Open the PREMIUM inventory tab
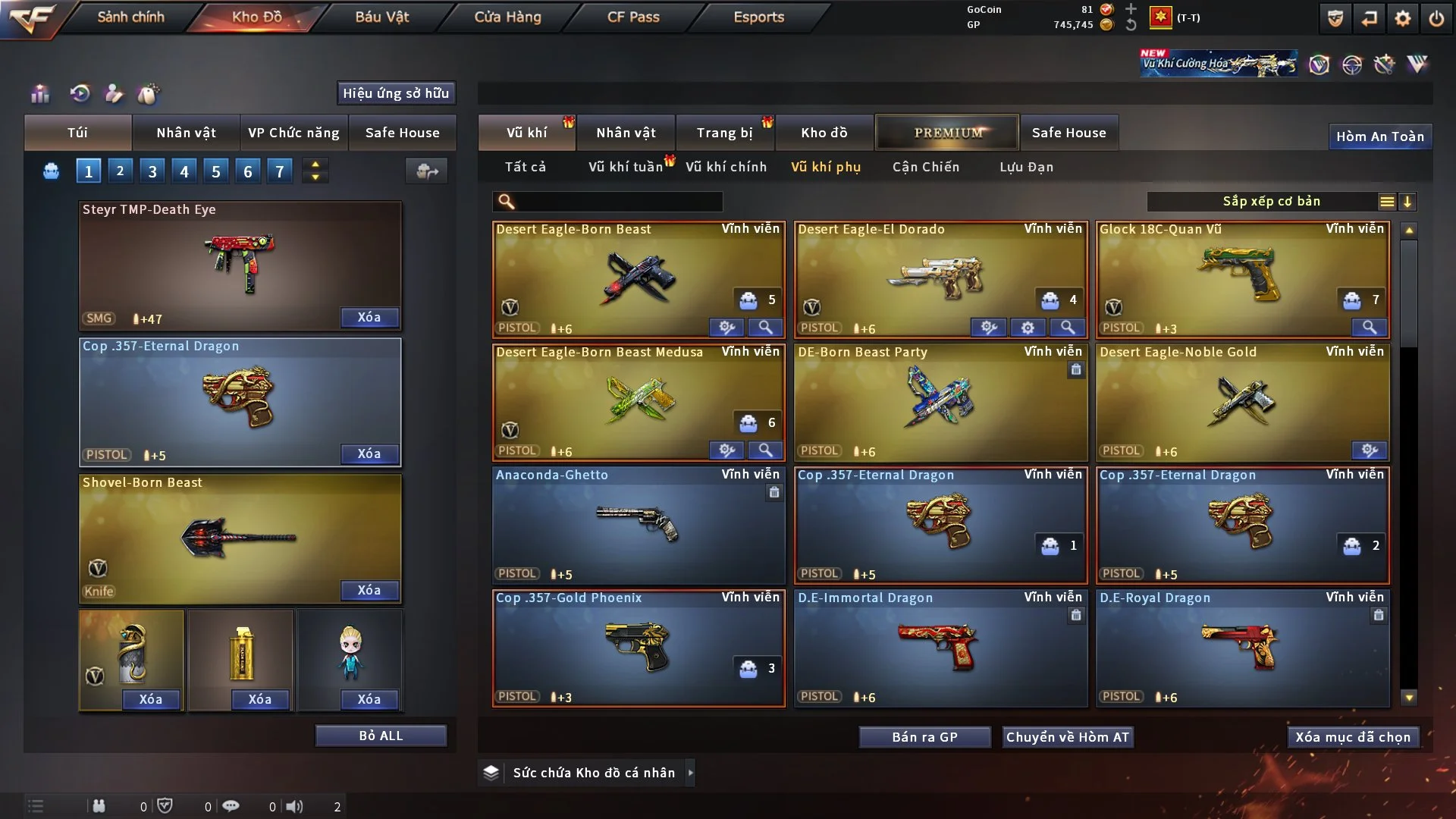The width and height of the screenshot is (1456, 819). click(947, 133)
